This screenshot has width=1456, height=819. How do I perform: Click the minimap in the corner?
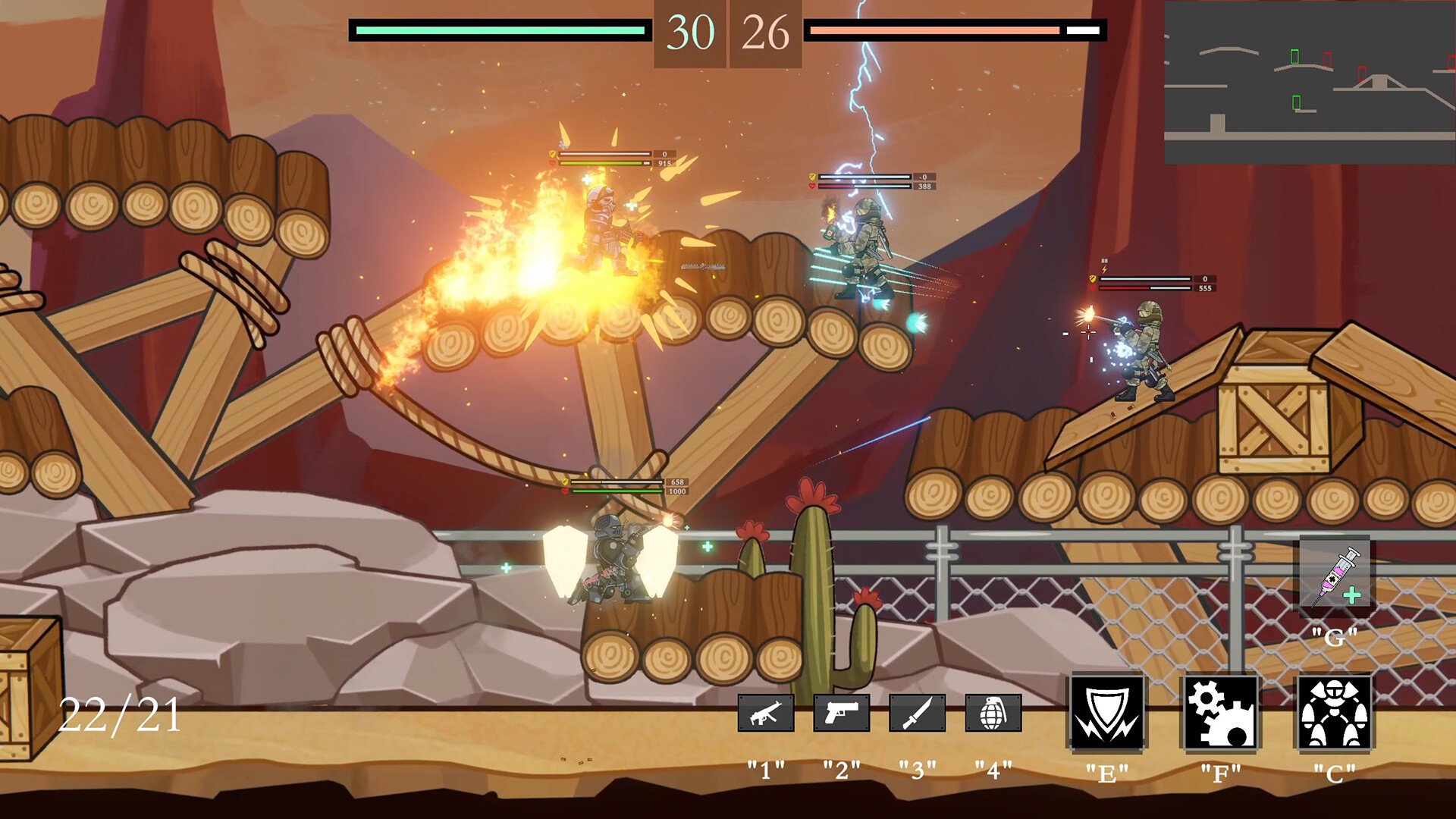tap(1310, 82)
